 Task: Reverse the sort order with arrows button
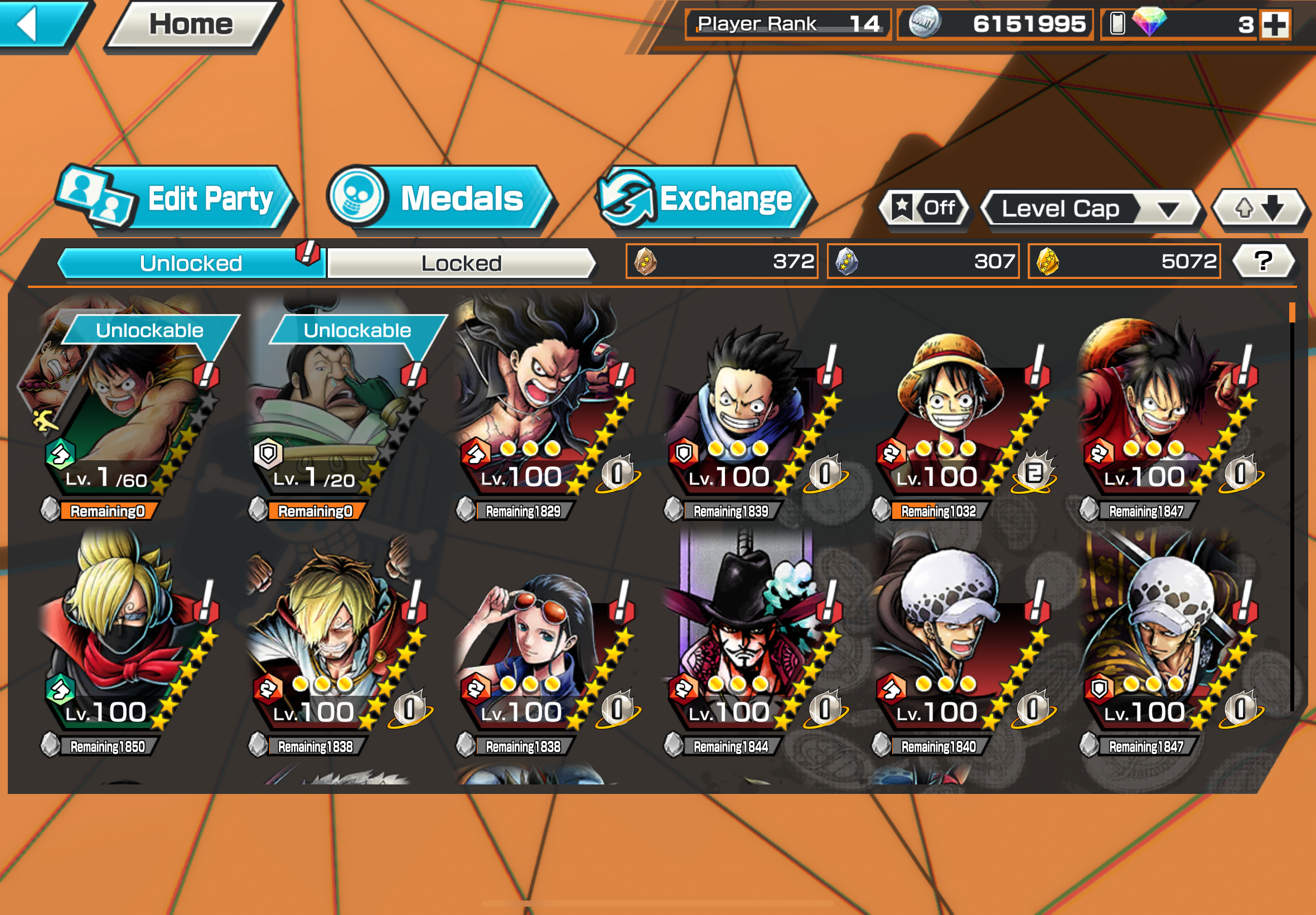coord(1259,208)
